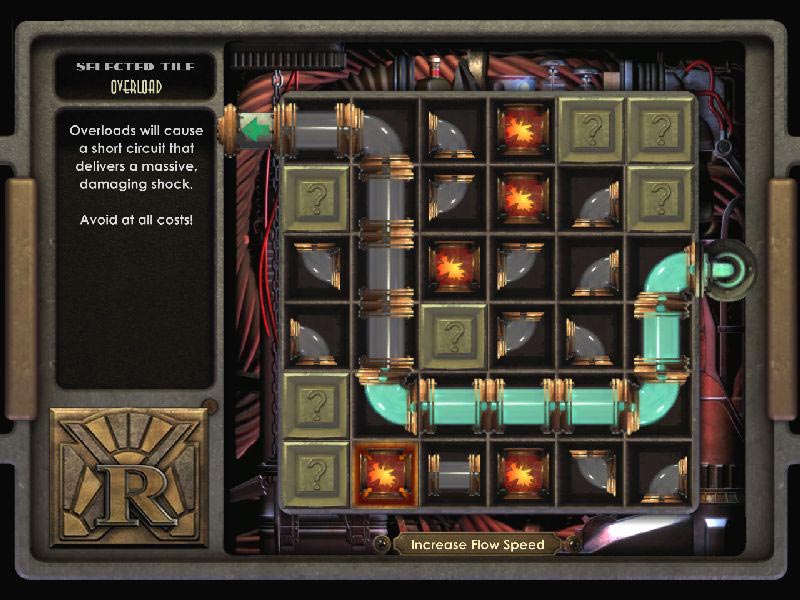Screen dimensions: 800x600
Task: Select the fluid-filled vertical pipe tile
Action: click(660, 336)
